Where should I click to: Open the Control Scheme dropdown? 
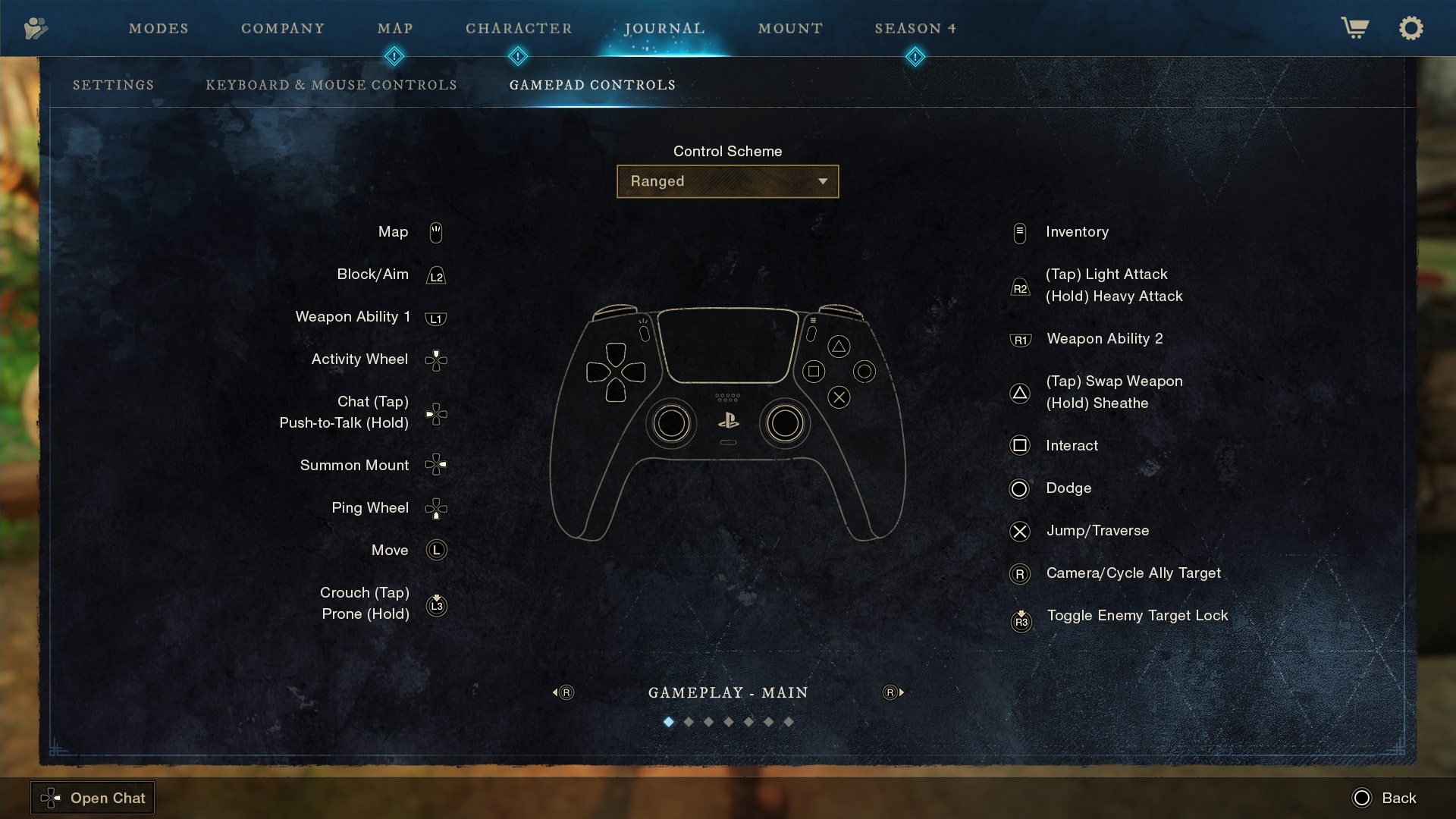(727, 181)
